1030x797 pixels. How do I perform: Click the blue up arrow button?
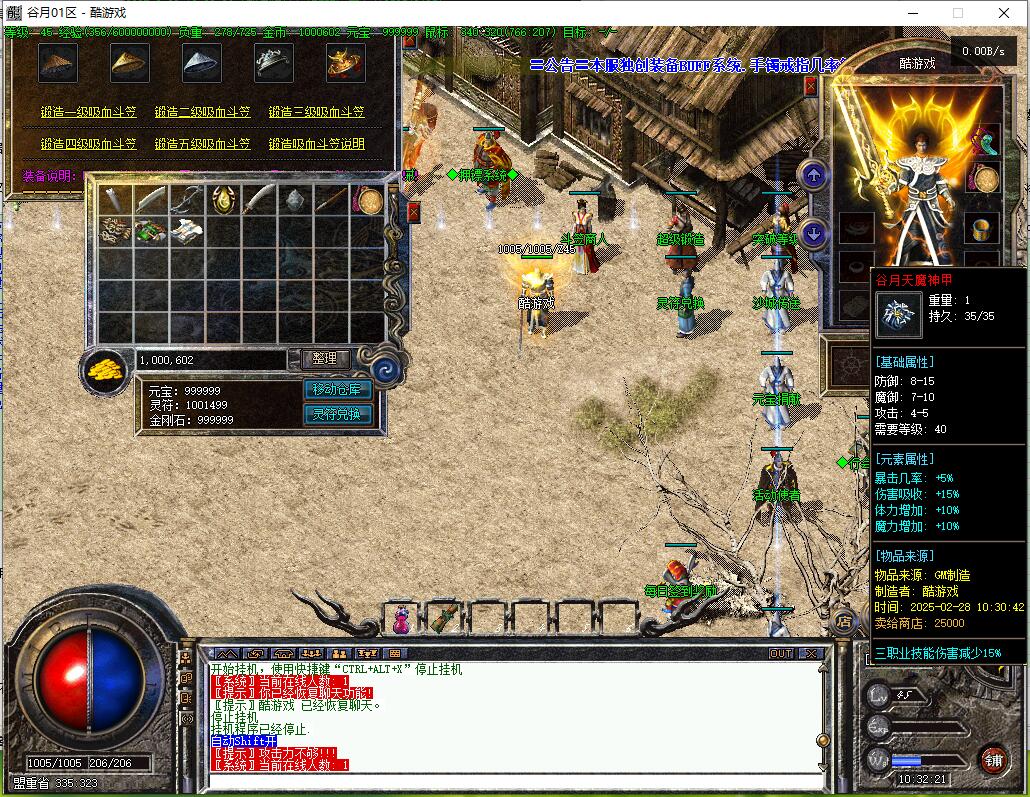point(814,176)
